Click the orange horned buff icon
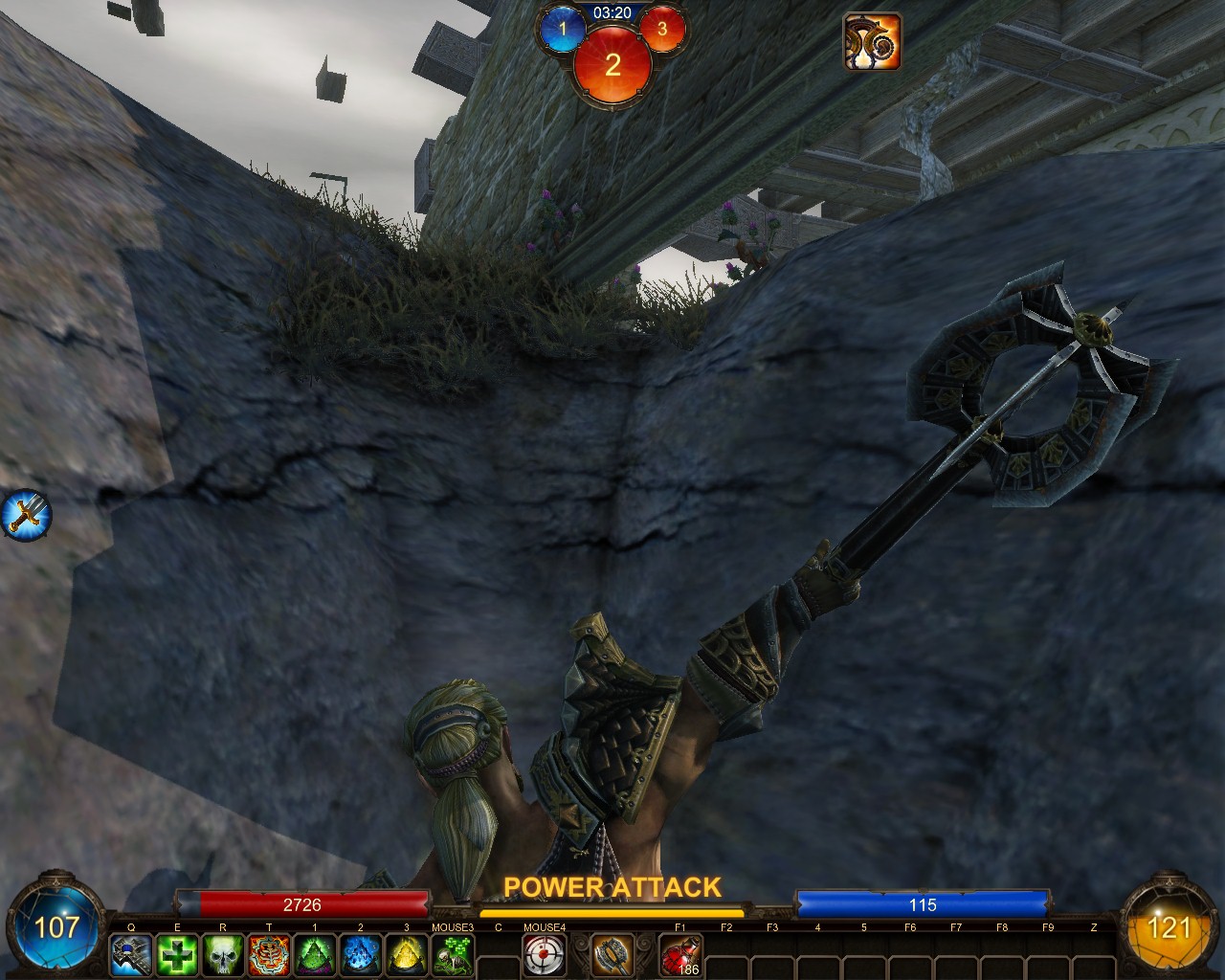1225x980 pixels. 871,41
